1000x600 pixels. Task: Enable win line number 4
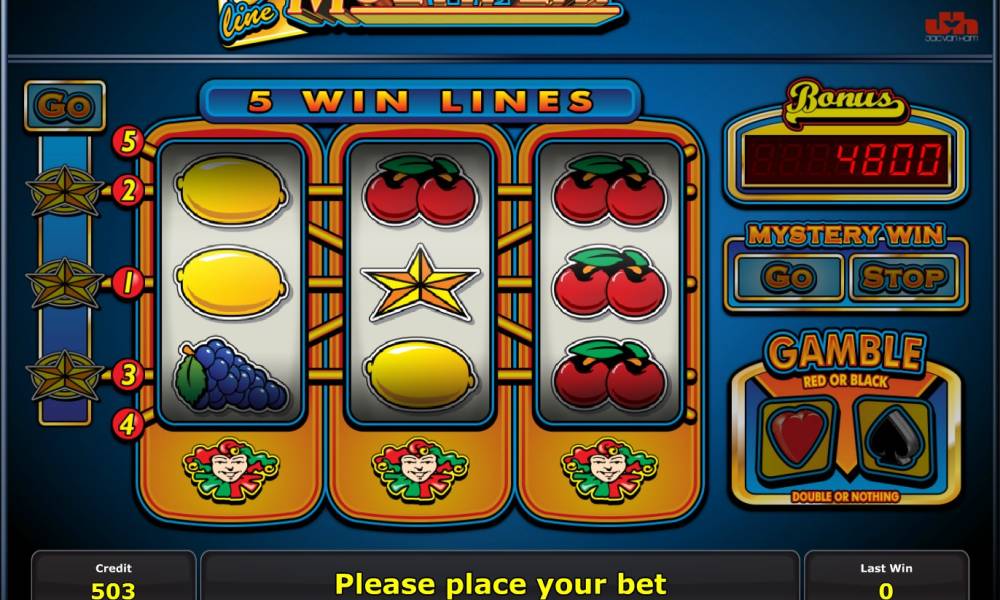128,424
